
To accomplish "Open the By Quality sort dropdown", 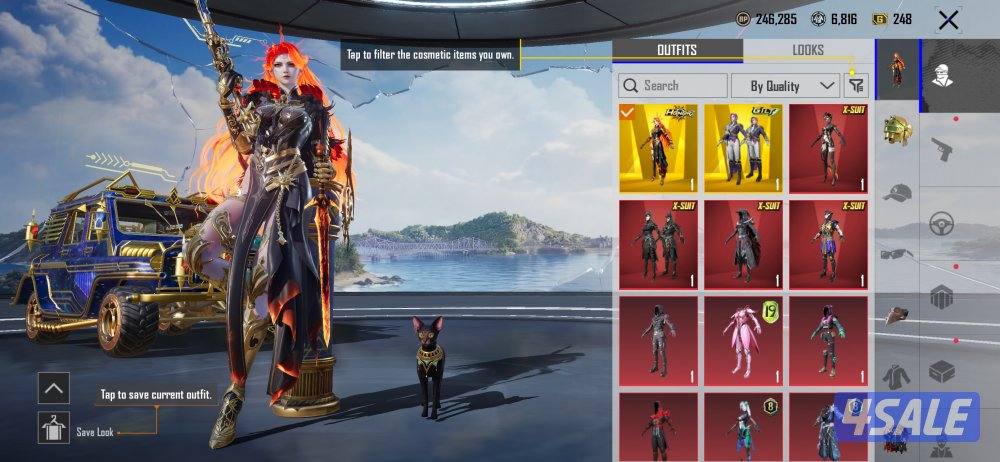I will pyautogui.click(x=785, y=86).
